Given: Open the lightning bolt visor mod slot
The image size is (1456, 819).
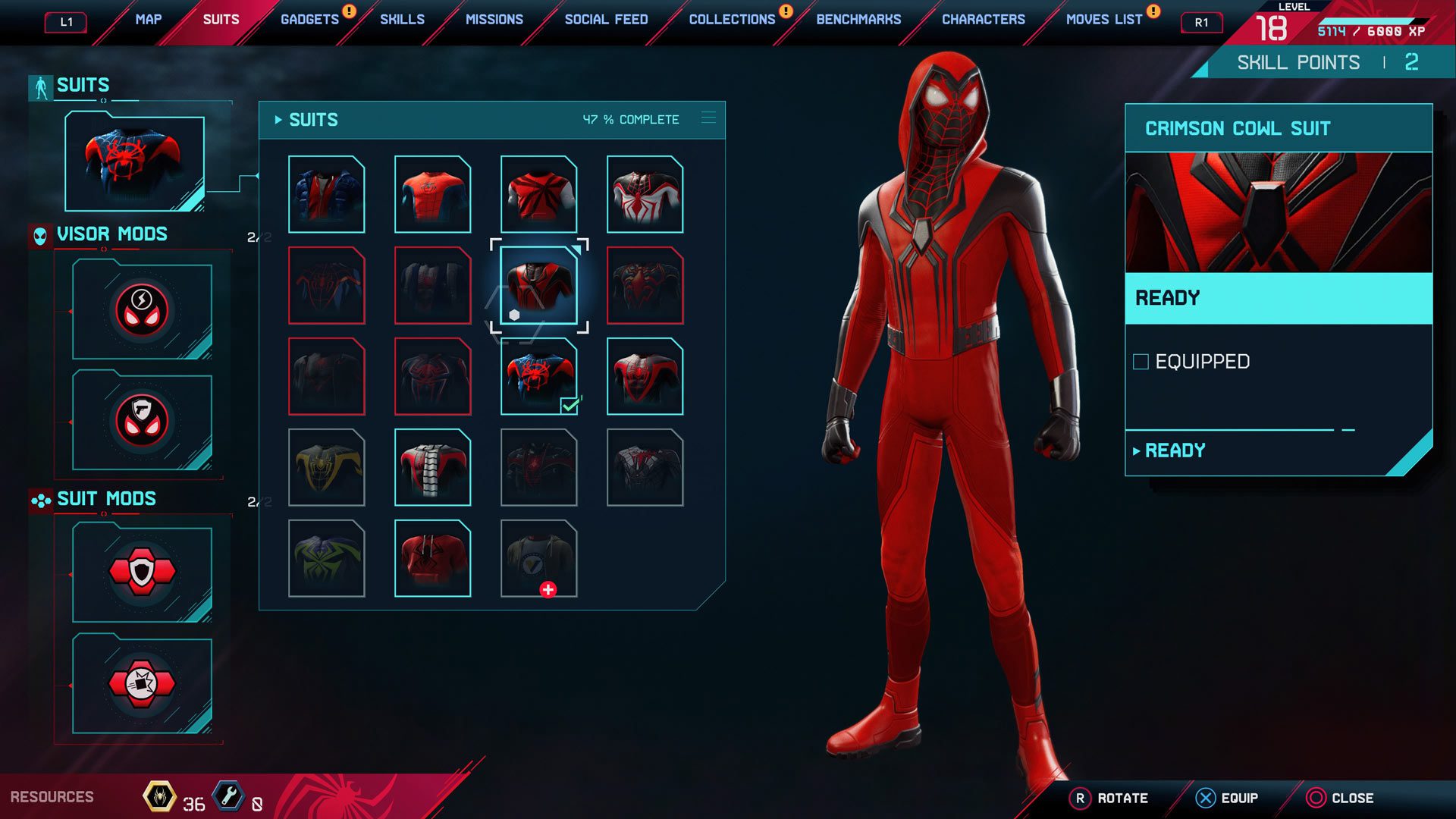Looking at the screenshot, I should tap(142, 310).
